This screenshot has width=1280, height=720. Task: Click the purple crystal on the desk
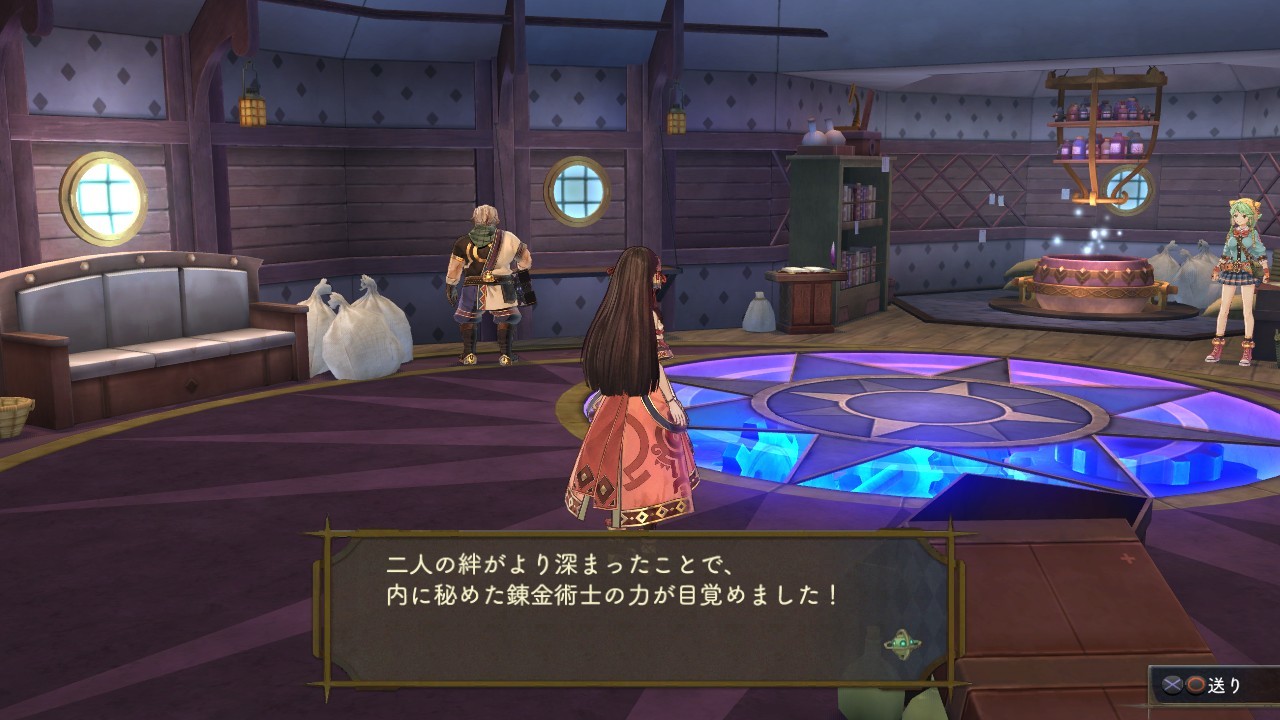pyautogui.click(x=833, y=255)
